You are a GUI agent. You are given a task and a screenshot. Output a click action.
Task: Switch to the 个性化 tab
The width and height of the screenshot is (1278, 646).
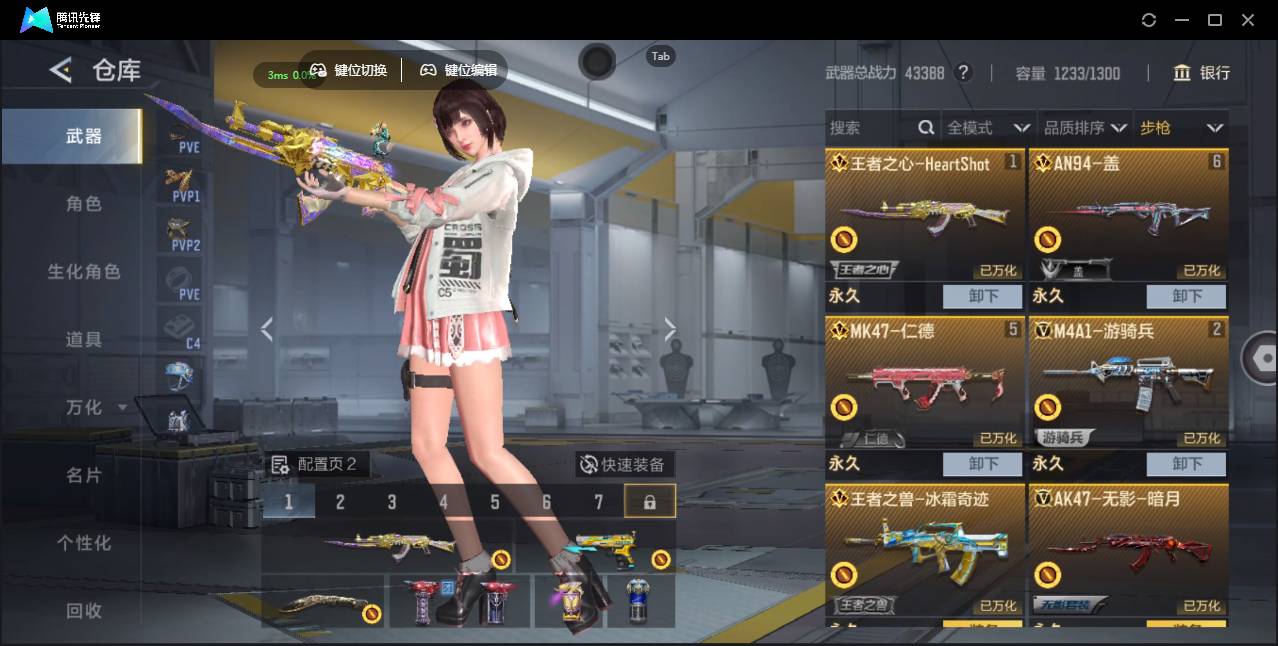click(84, 543)
